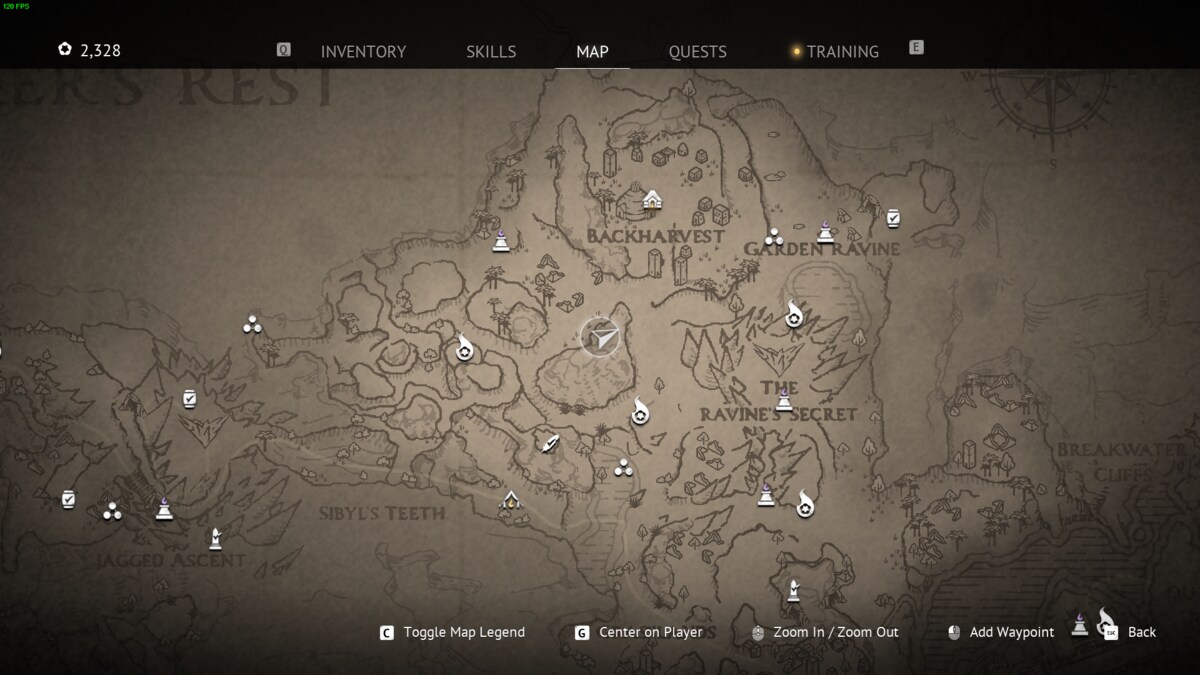Click the shrine marker west of Backharvest
Screen dimensions: 1200x675
(x=501, y=240)
